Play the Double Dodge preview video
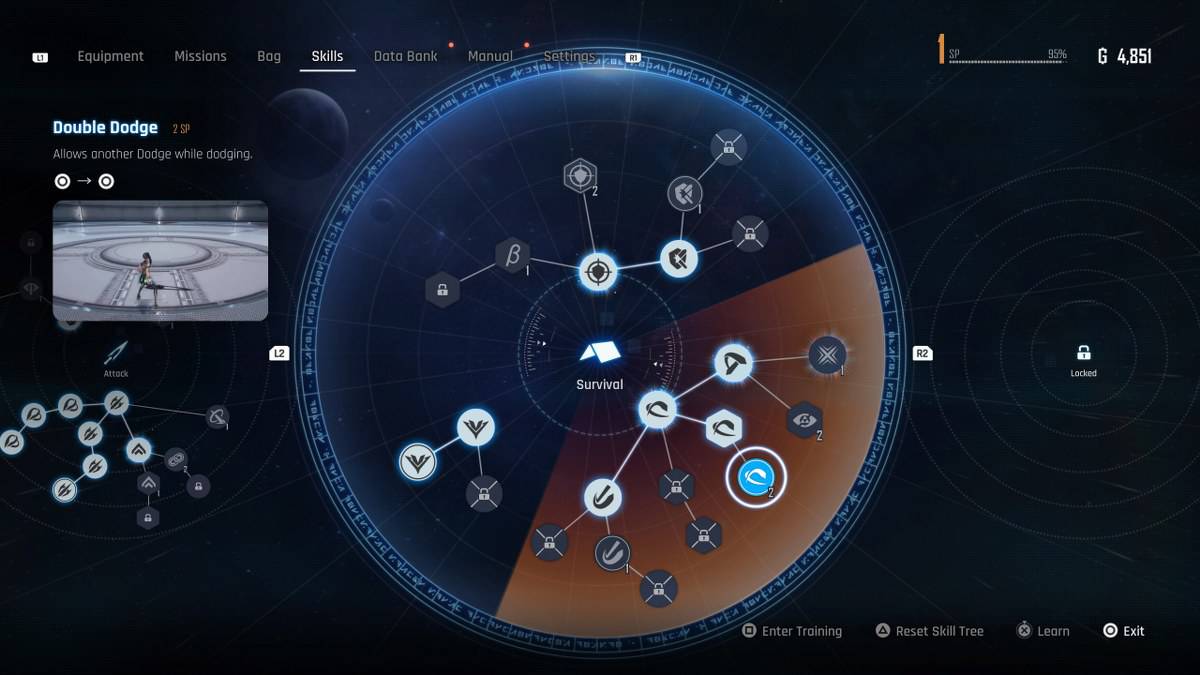The image size is (1200, 675). [x=160, y=260]
